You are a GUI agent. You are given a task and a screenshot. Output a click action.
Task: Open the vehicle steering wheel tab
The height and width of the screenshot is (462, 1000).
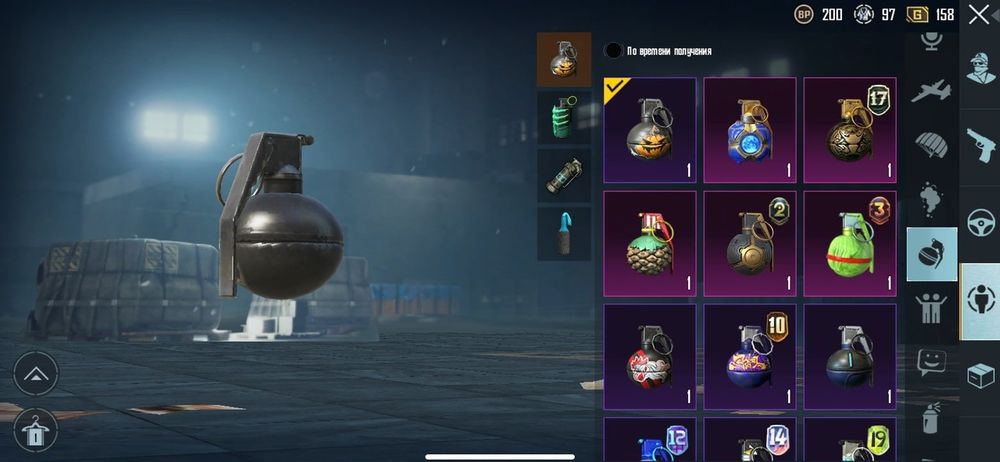pos(980,221)
